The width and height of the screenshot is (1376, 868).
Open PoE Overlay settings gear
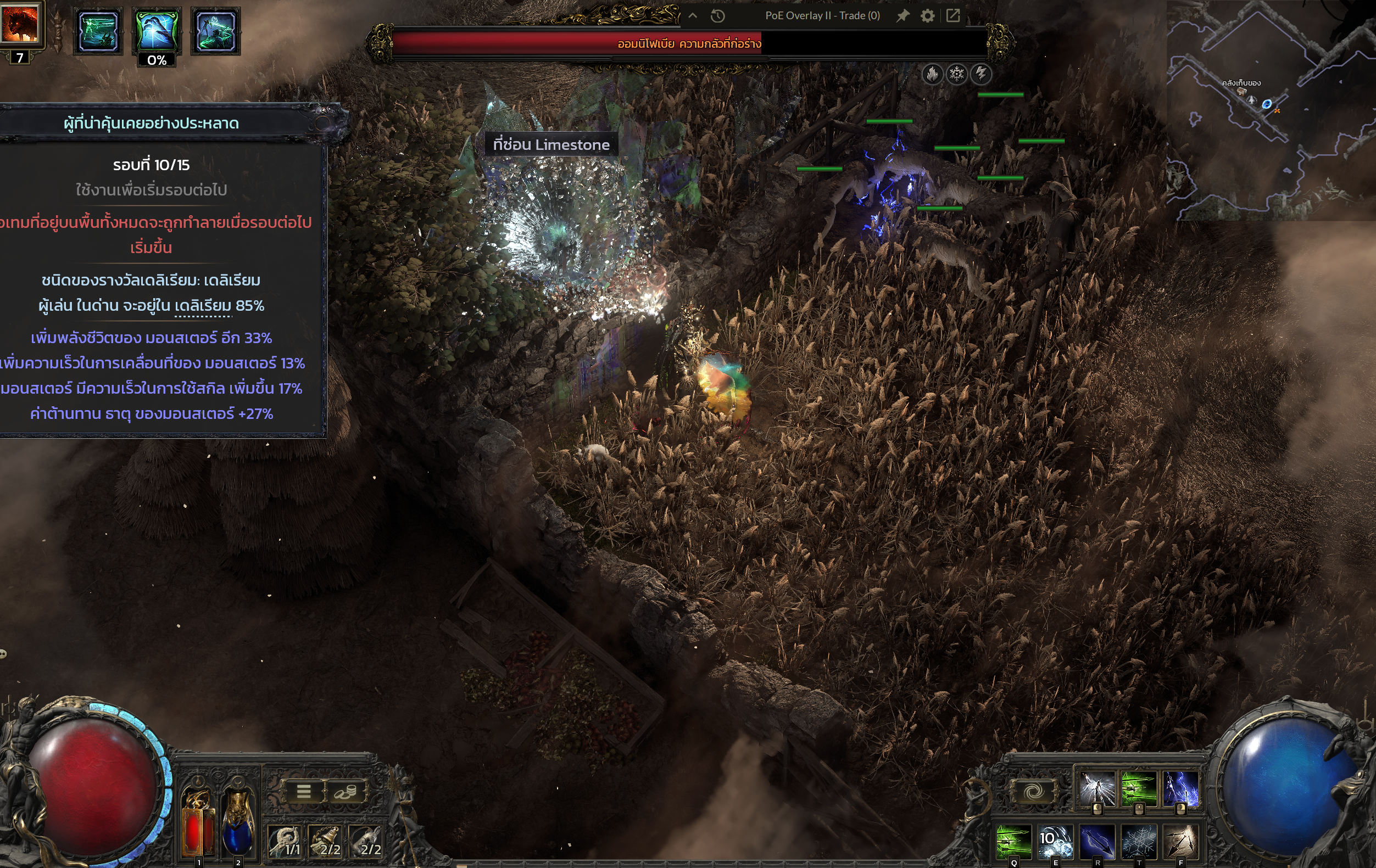point(927,16)
